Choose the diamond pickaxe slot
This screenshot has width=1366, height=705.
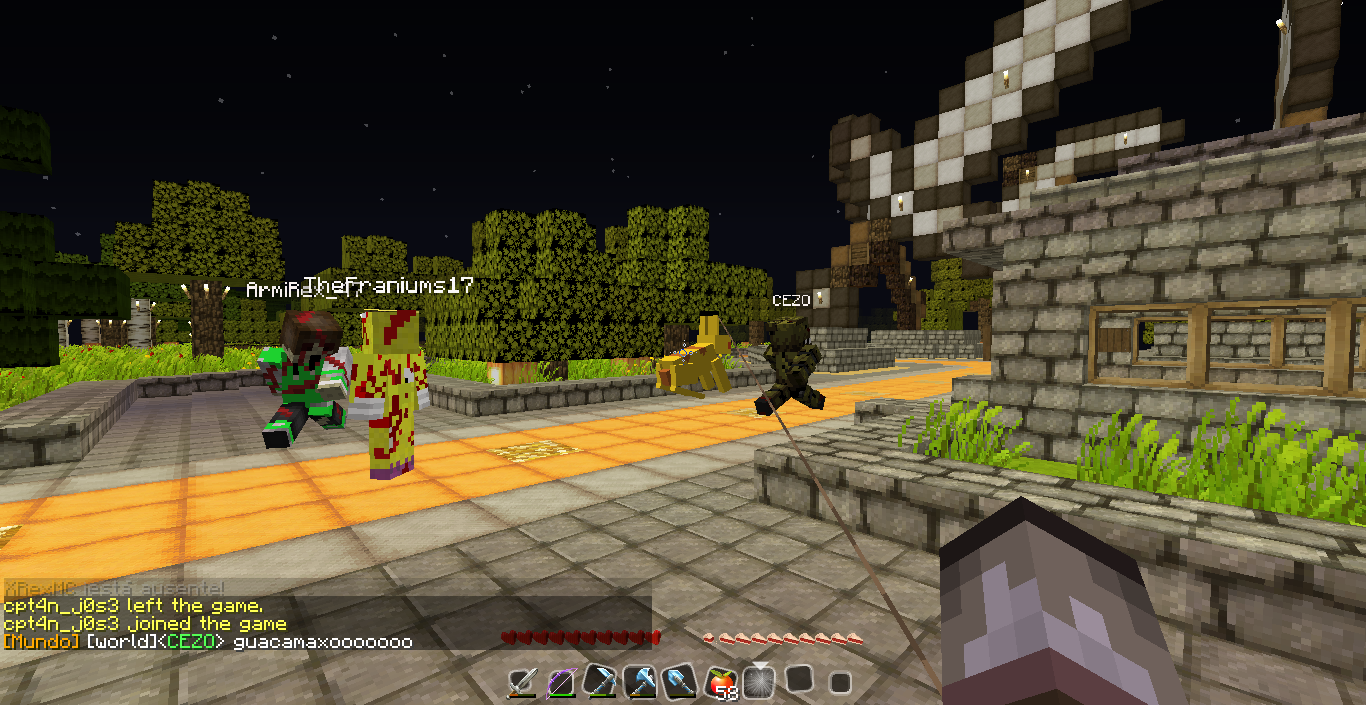600,683
